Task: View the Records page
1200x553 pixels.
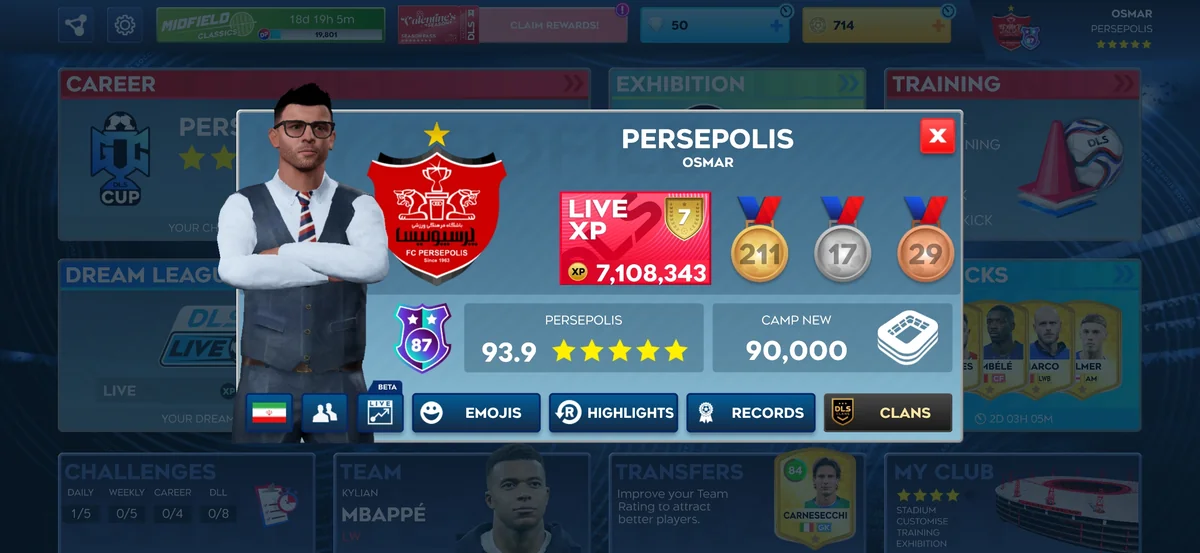Action: (x=750, y=413)
